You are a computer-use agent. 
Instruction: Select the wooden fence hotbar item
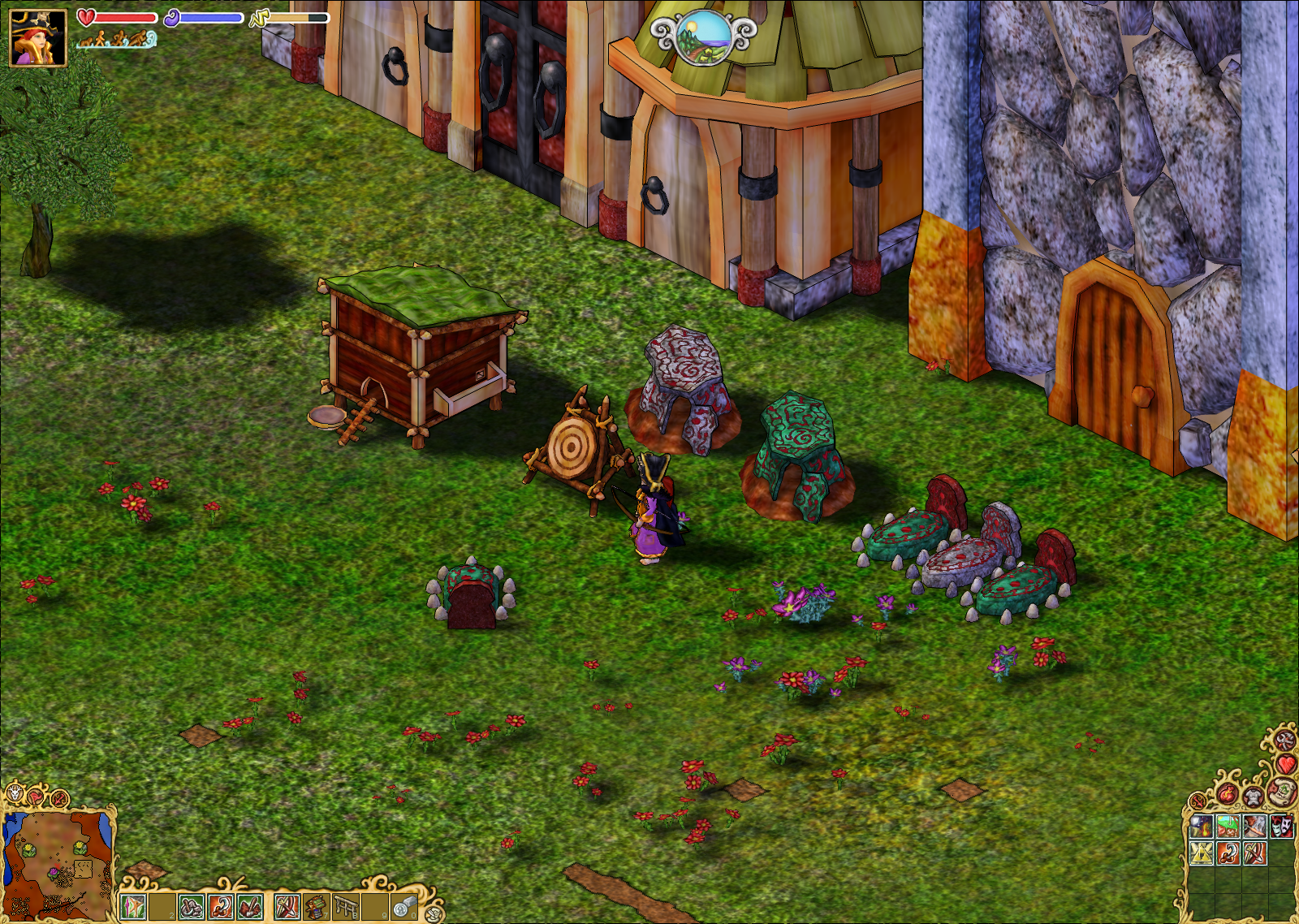[347, 906]
